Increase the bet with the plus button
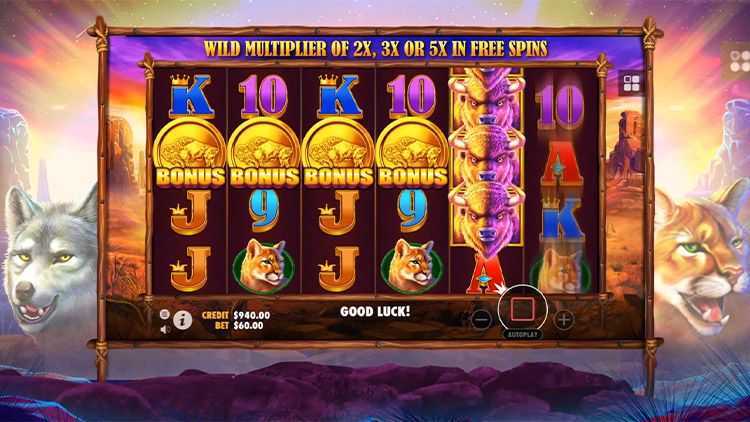The width and height of the screenshot is (750, 422). tap(563, 320)
